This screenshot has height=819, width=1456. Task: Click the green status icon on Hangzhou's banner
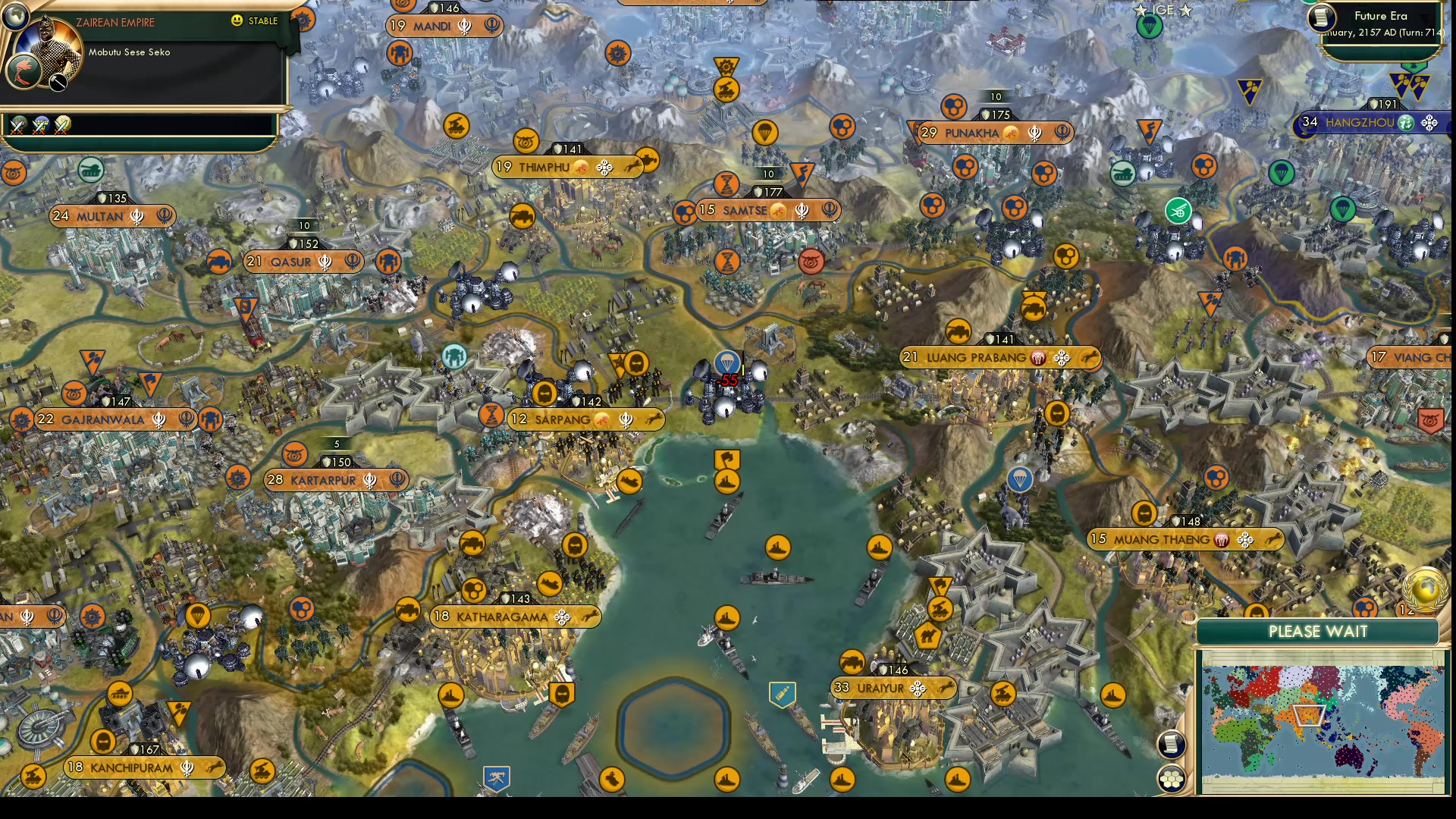1407,121
